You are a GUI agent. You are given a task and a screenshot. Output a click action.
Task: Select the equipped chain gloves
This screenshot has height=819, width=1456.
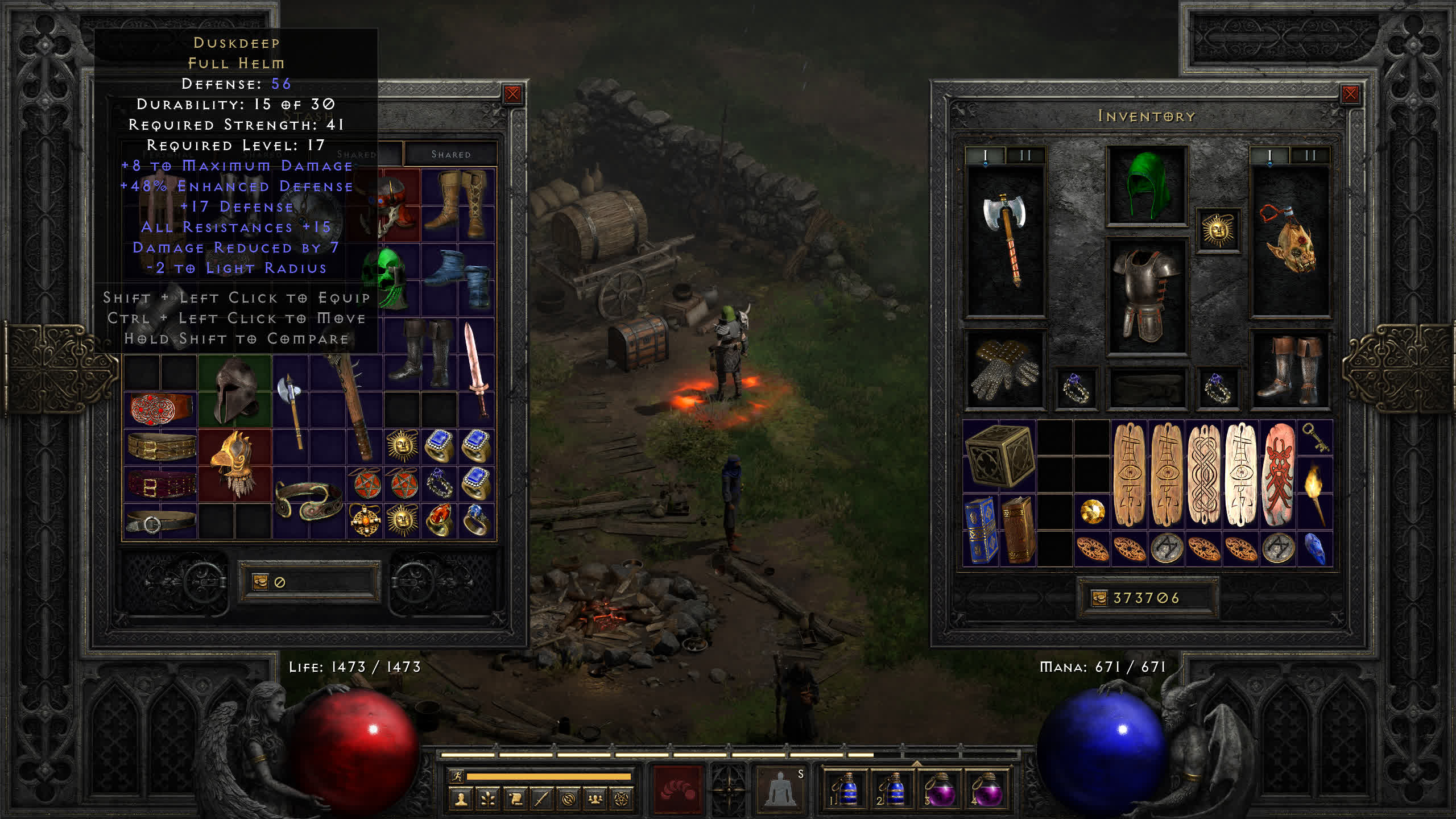[x=1004, y=370]
